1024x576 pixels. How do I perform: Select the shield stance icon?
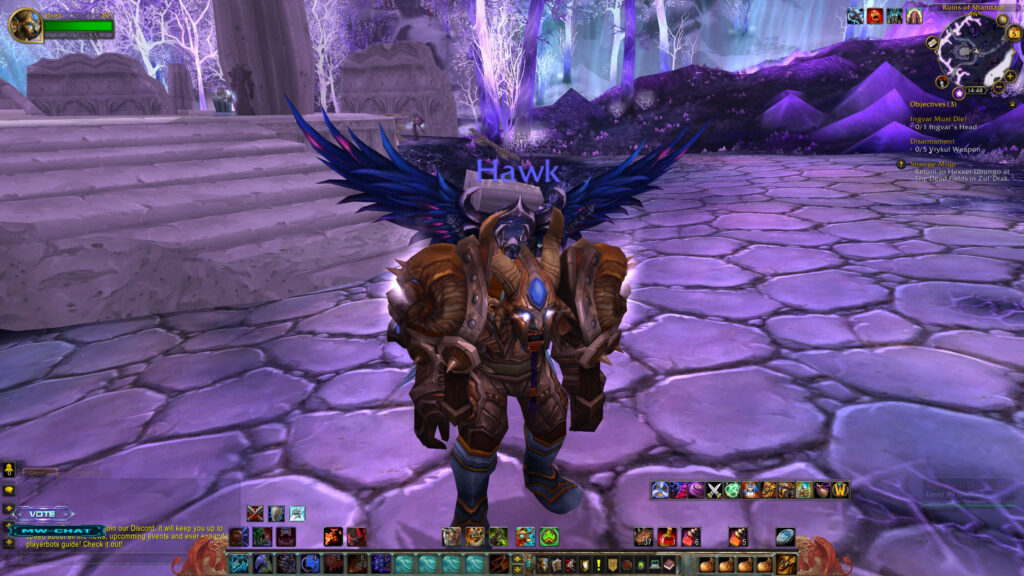tap(276, 513)
